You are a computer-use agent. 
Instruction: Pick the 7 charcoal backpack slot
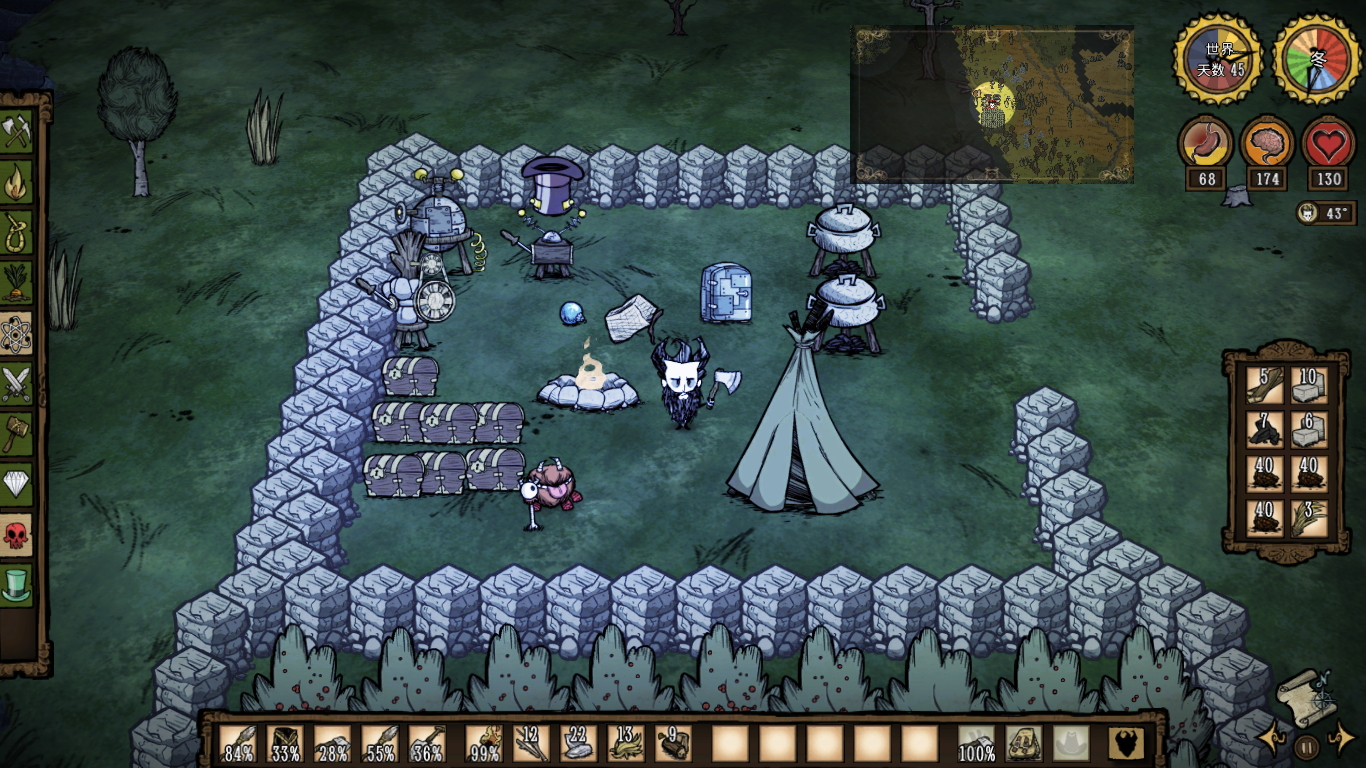(1264, 430)
